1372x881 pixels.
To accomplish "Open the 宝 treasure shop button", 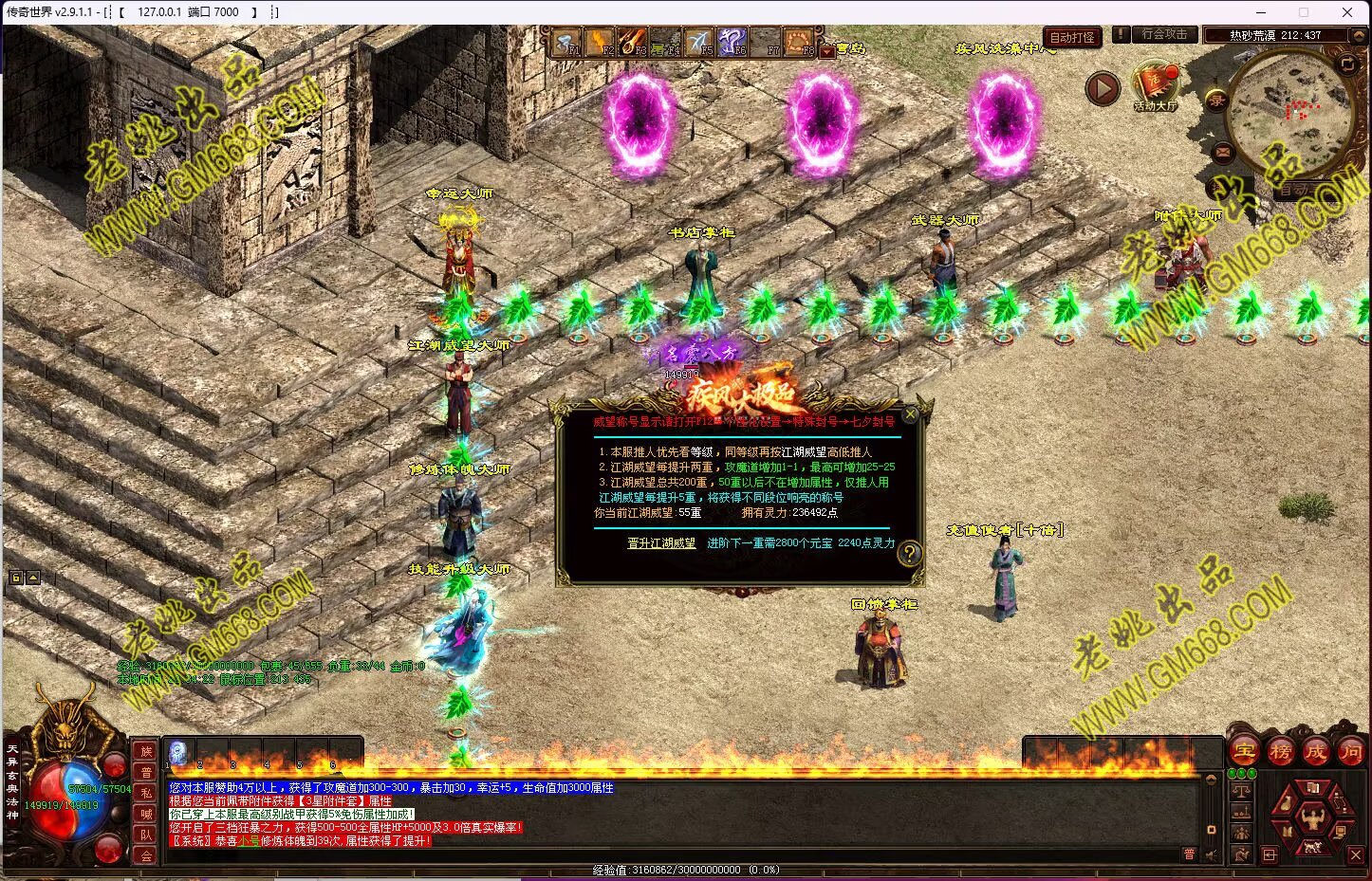I will [1245, 752].
